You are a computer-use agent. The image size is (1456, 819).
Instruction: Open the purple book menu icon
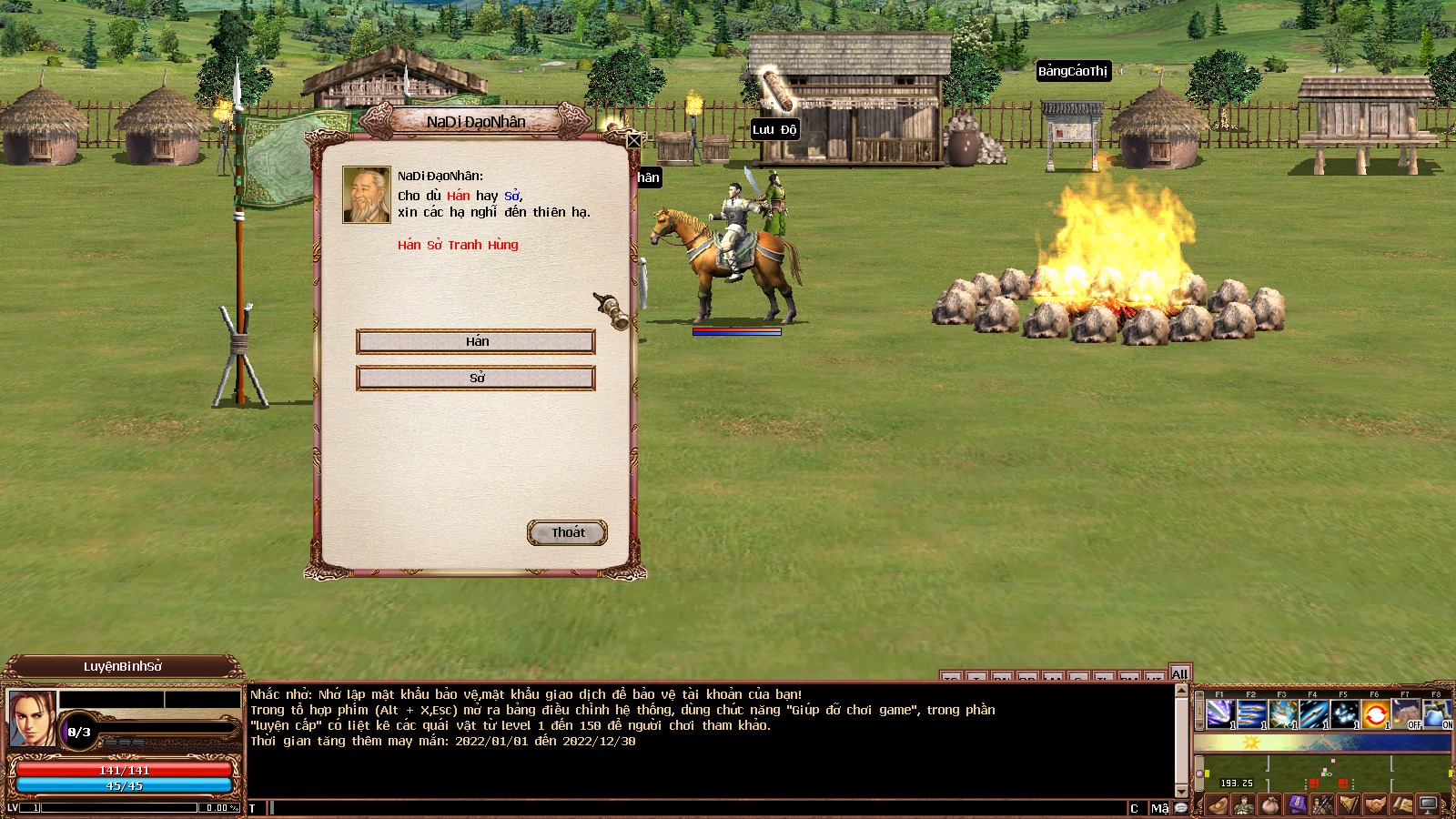[x=1296, y=804]
